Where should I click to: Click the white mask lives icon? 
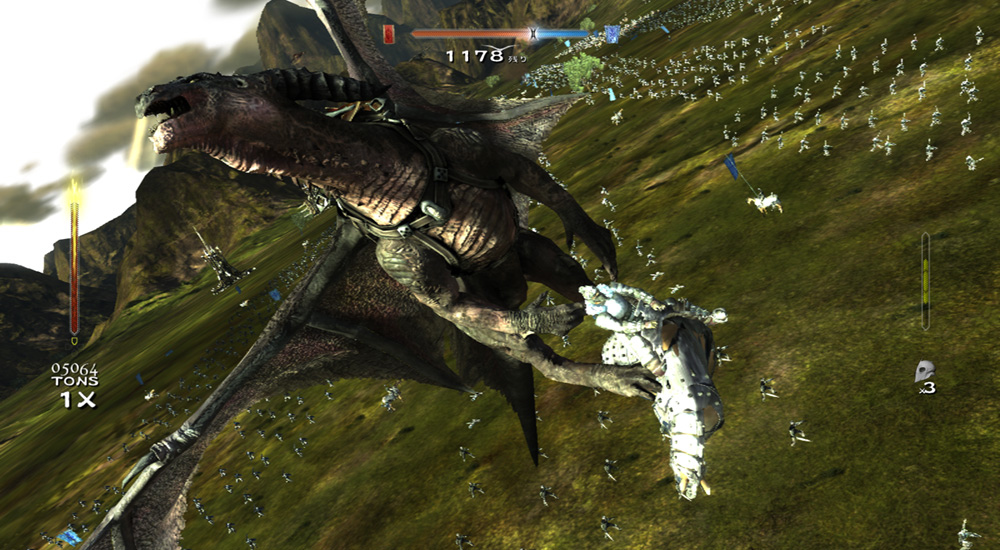click(x=924, y=372)
